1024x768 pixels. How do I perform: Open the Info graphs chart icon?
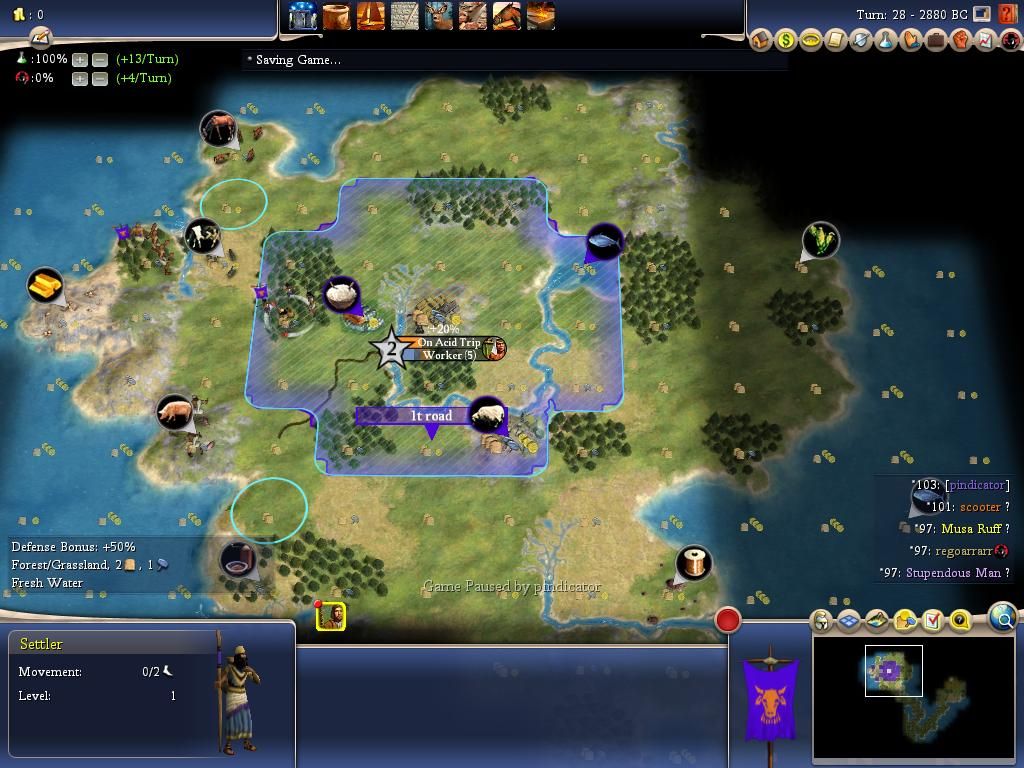point(986,41)
